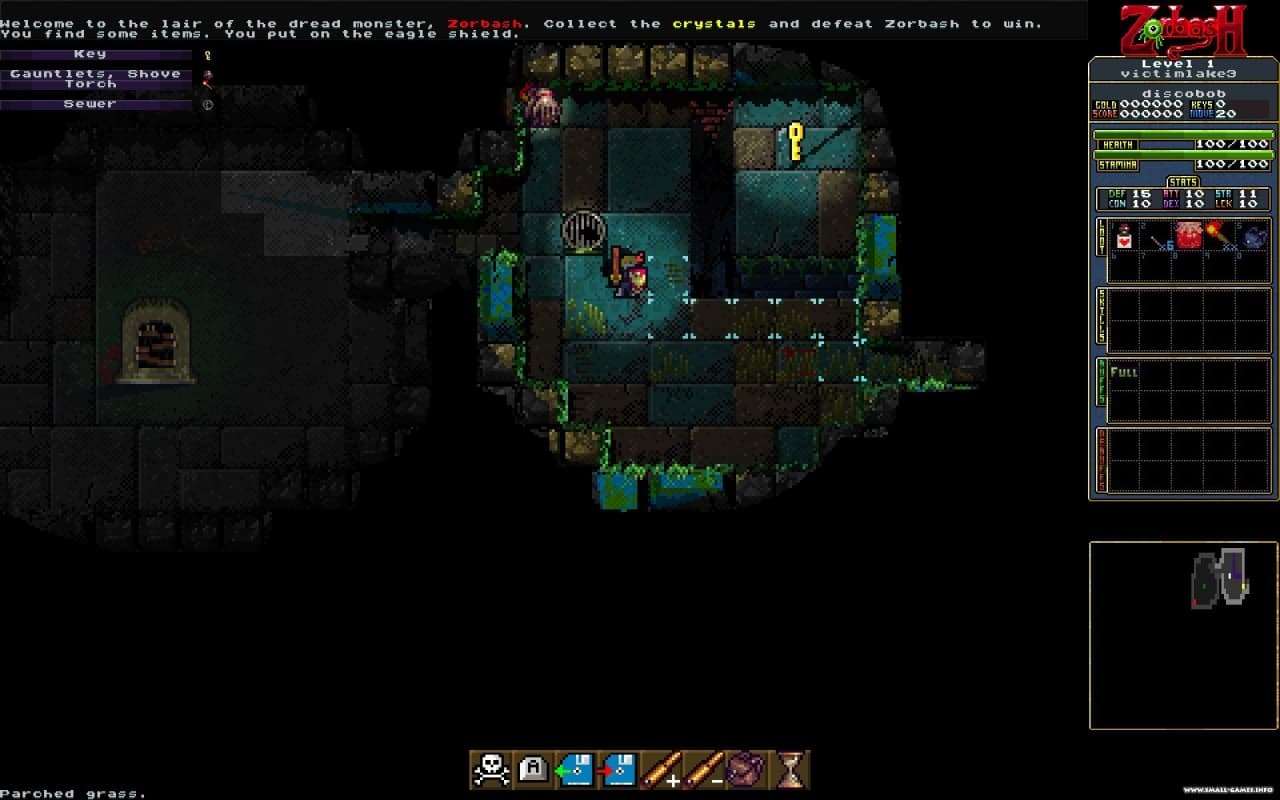Click the hourglass wait button
1280x800 pixels.
coord(790,769)
